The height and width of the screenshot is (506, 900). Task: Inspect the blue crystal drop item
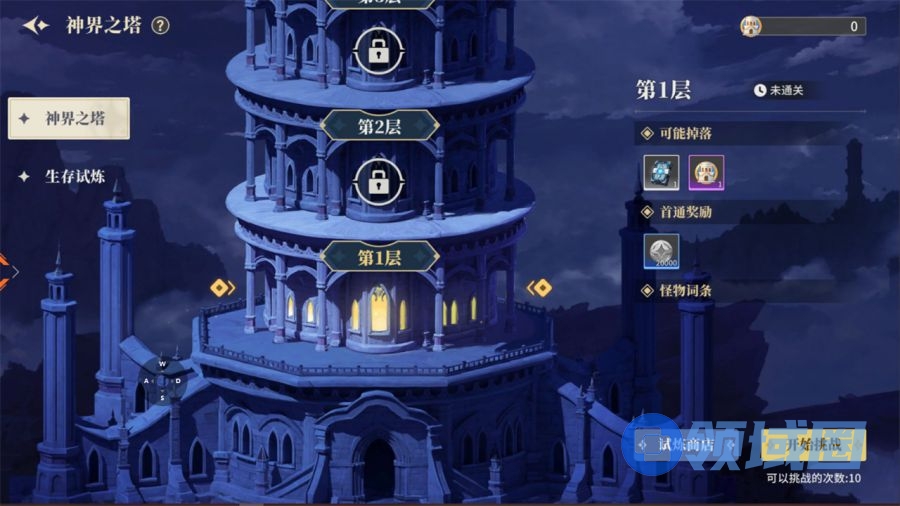pos(662,172)
